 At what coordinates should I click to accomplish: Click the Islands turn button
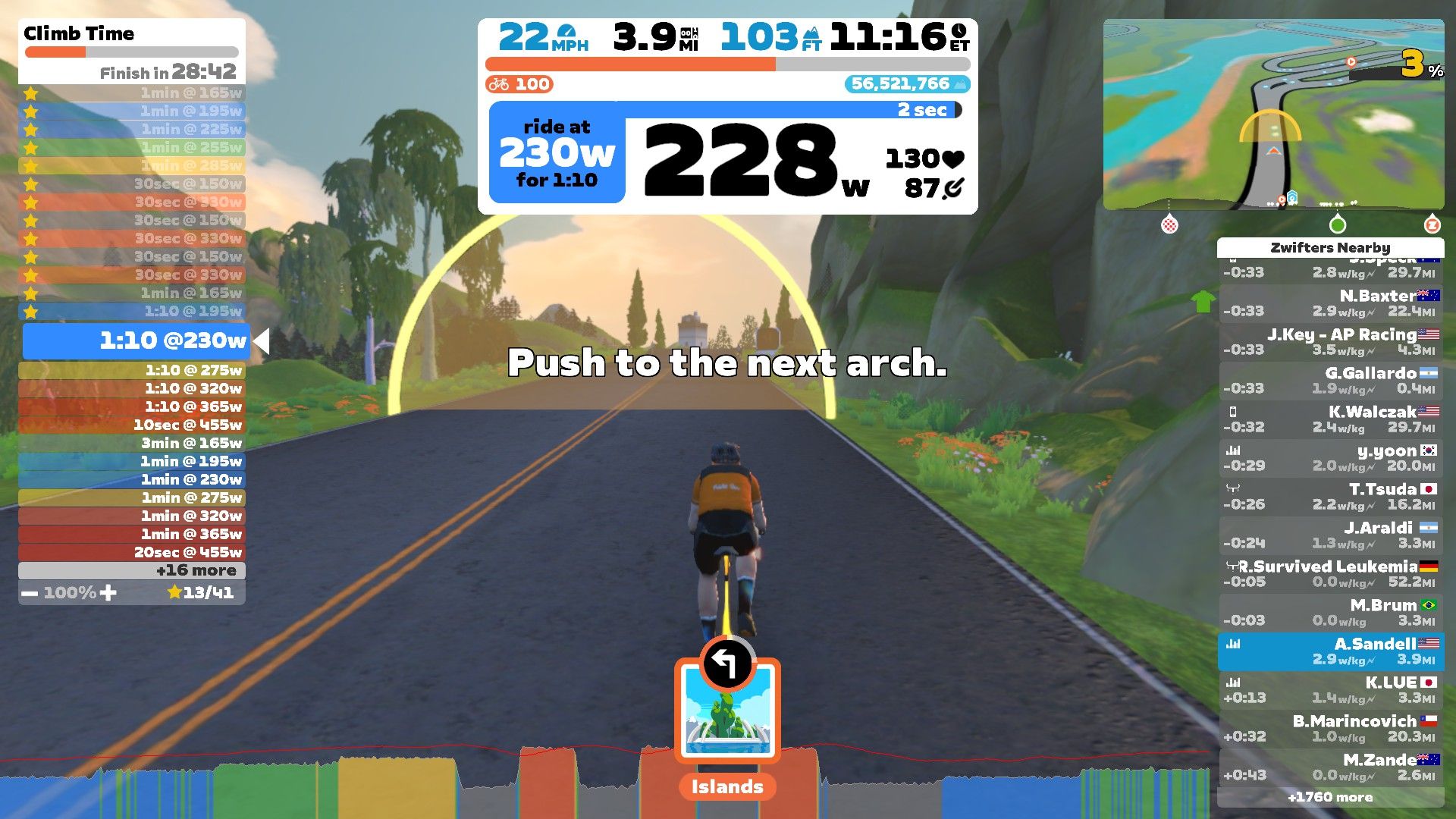[726, 709]
